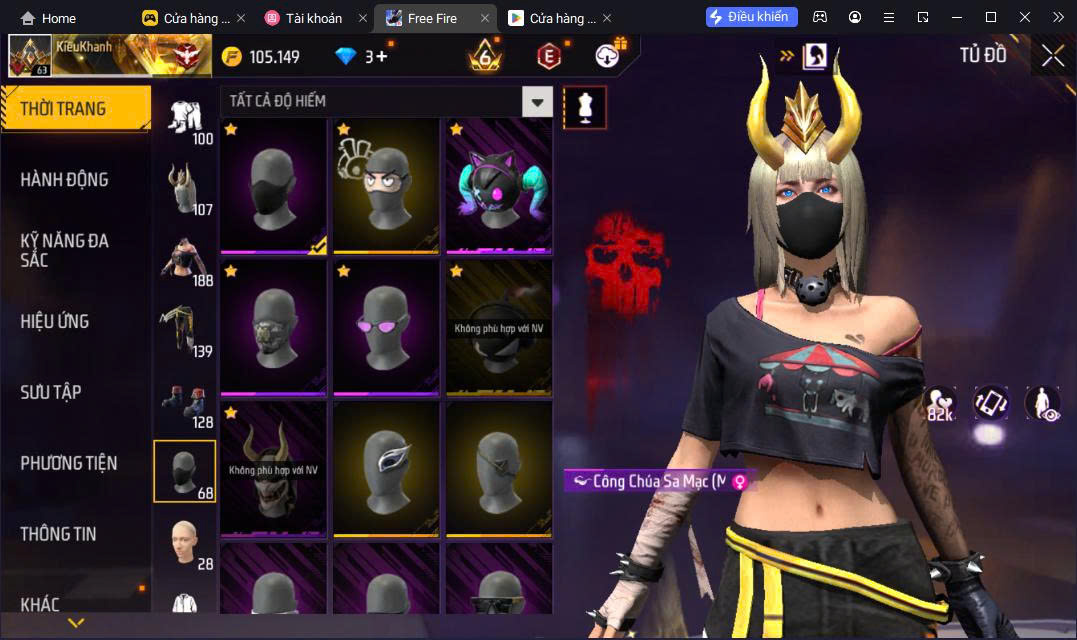The height and width of the screenshot is (640, 1077).
Task: Open the HÀNH ĐỘNG category
Action: (65, 180)
